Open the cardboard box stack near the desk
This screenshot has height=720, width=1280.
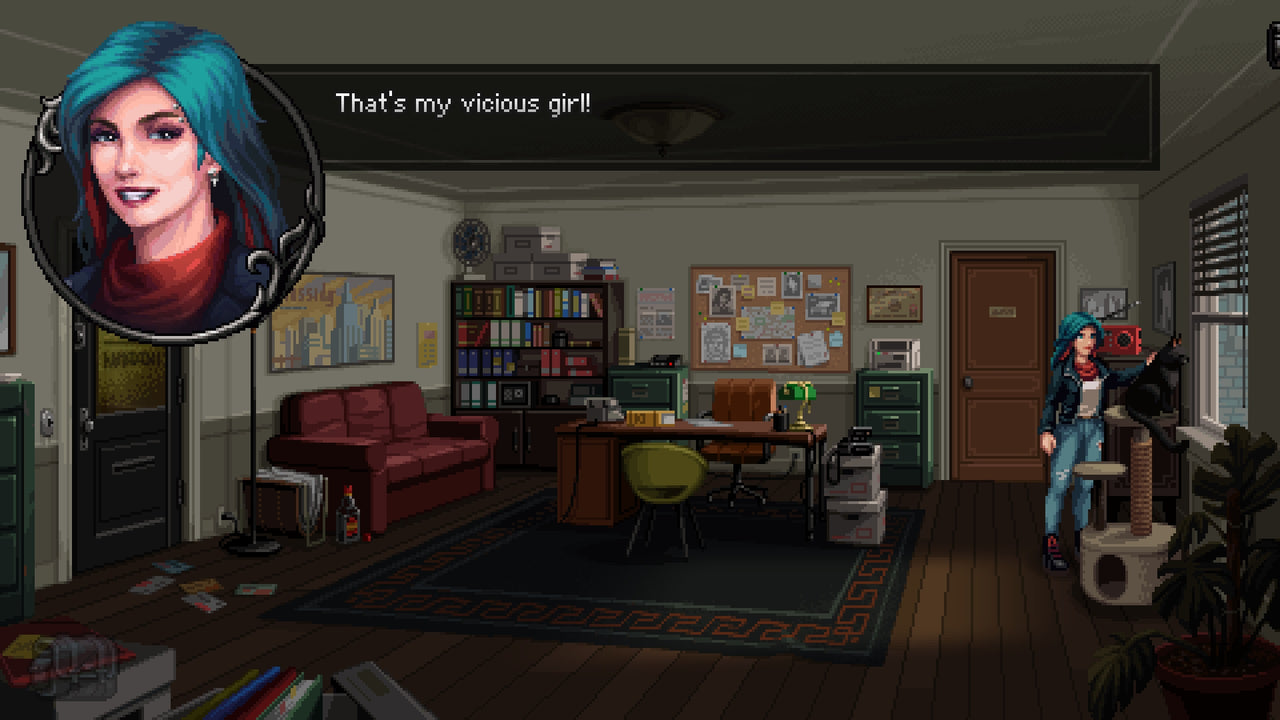(x=855, y=510)
